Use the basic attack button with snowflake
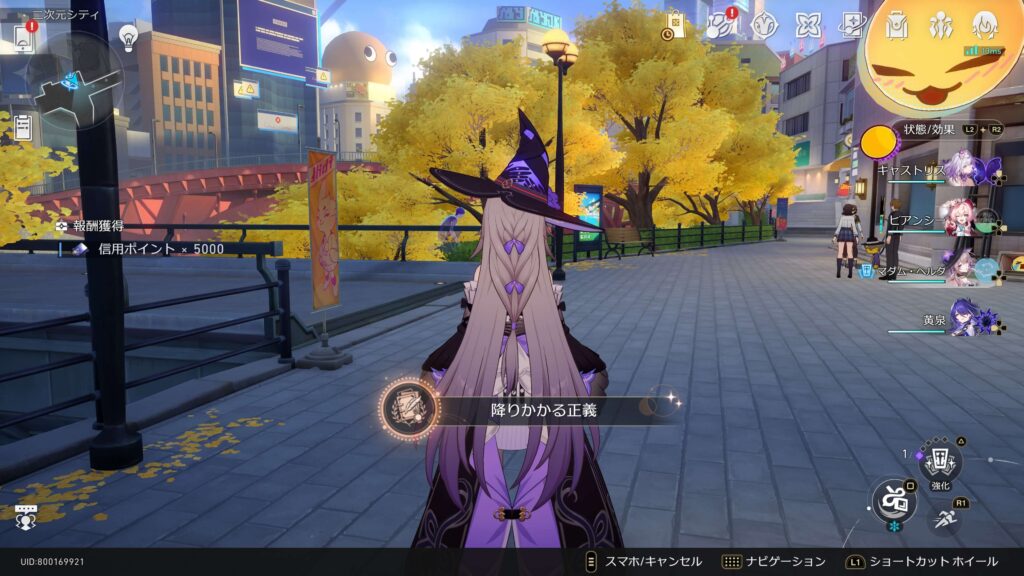The width and height of the screenshot is (1024, 576). pos(892,498)
